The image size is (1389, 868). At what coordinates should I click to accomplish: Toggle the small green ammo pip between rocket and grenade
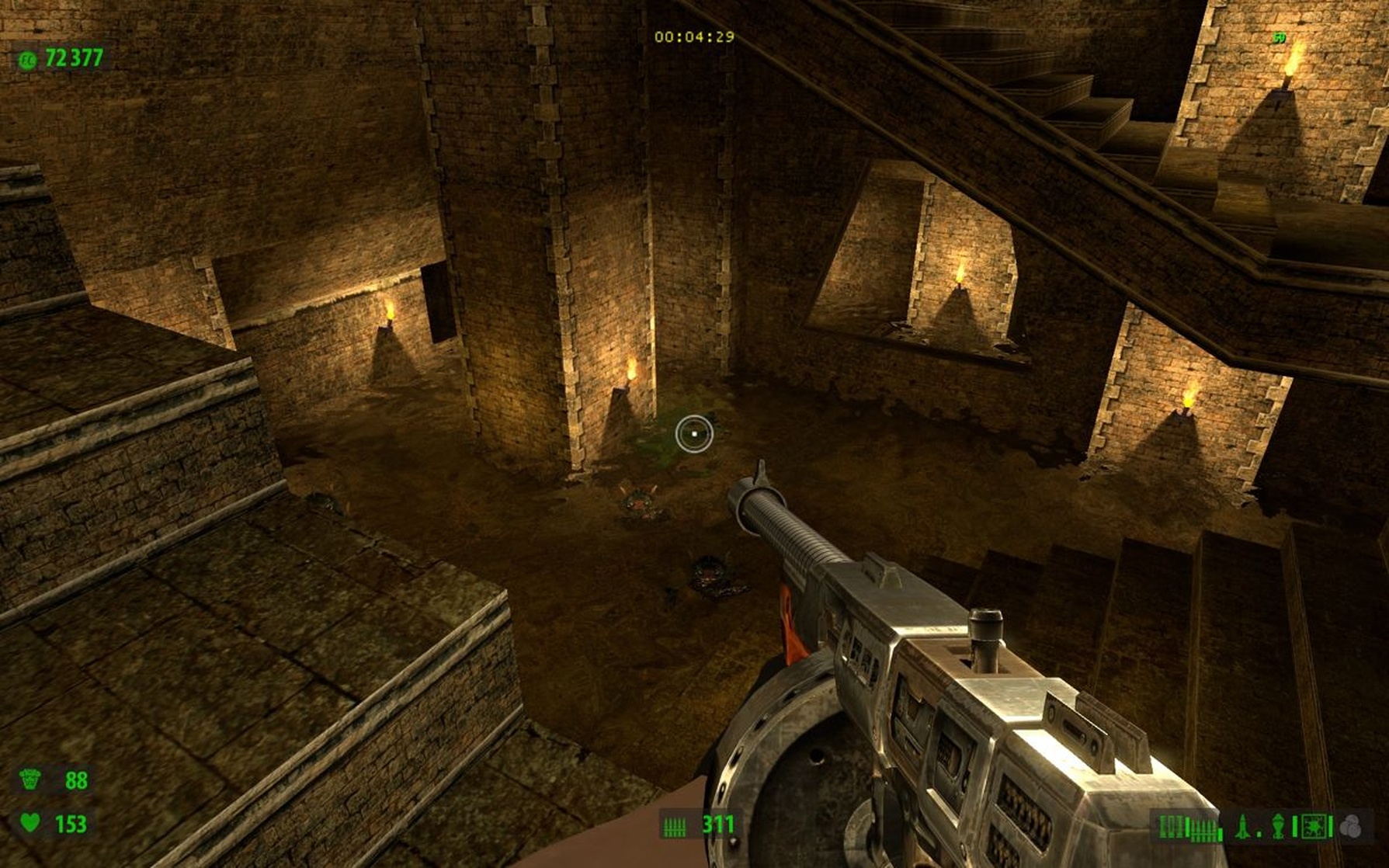(1259, 832)
